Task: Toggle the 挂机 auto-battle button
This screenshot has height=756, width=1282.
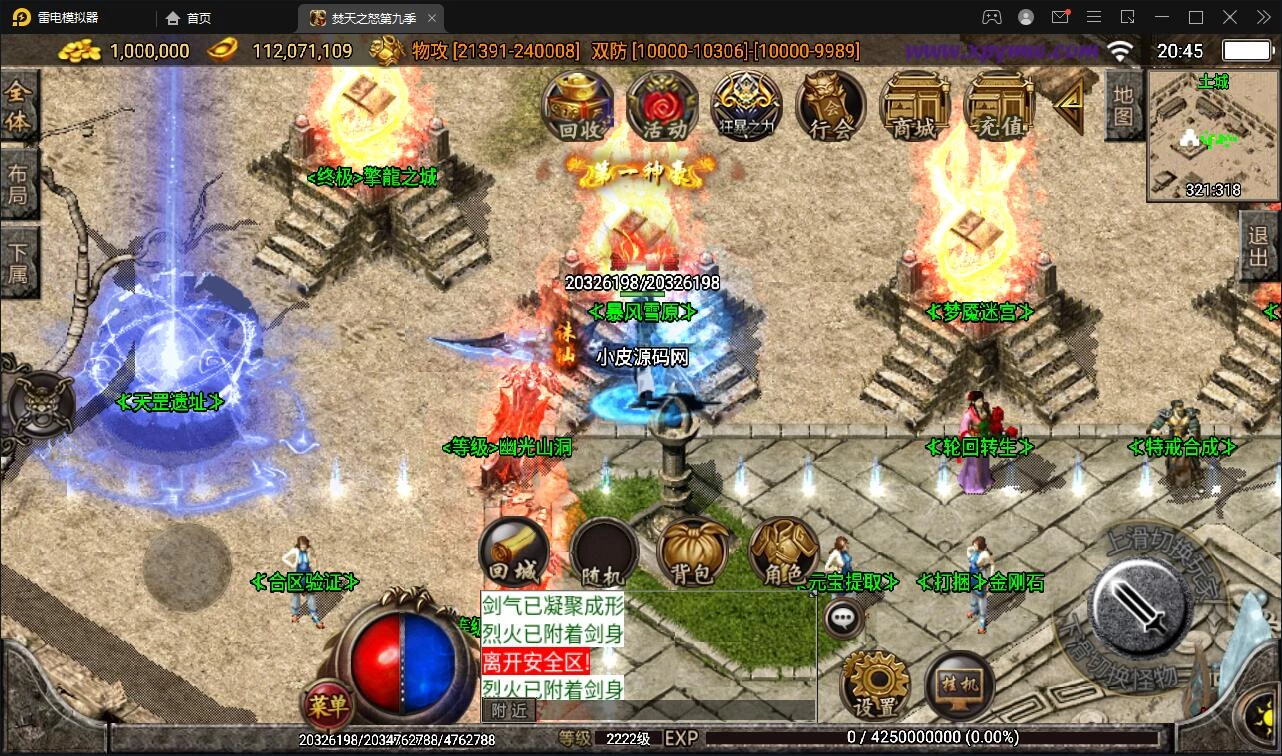Action: (x=960, y=685)
